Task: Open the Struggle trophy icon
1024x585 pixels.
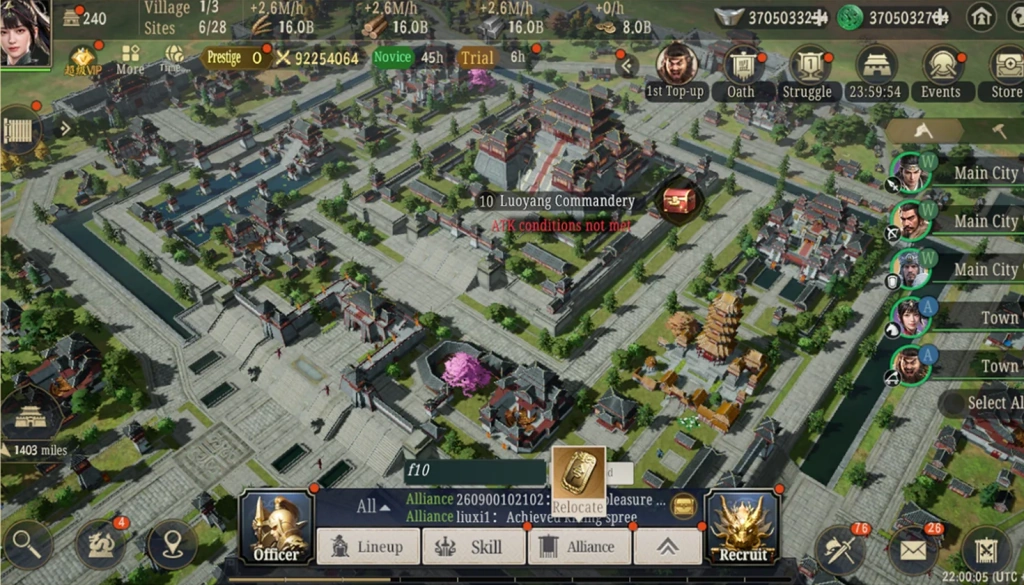Action: [808, 67]
